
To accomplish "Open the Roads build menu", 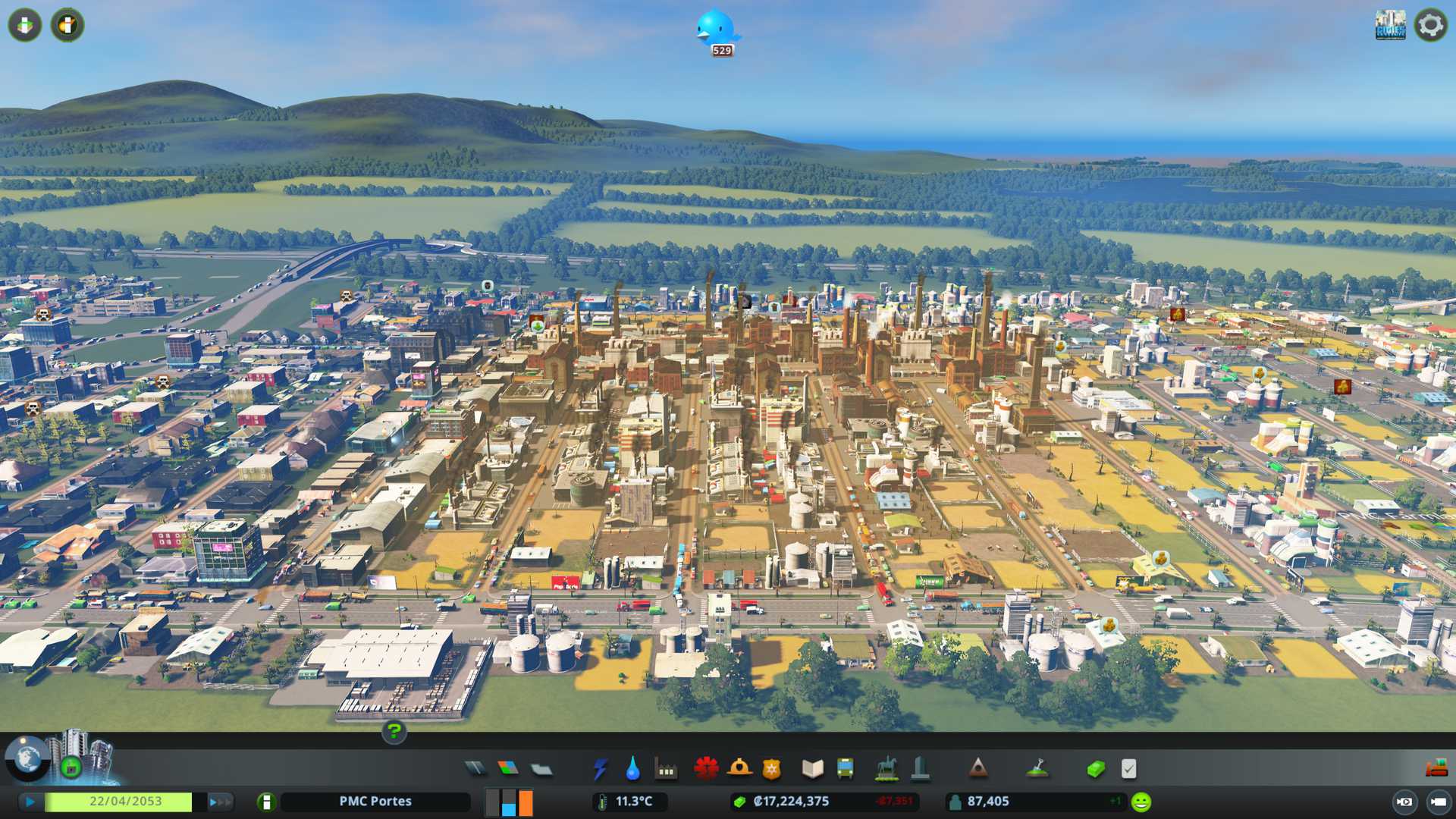I will [475, 769].
